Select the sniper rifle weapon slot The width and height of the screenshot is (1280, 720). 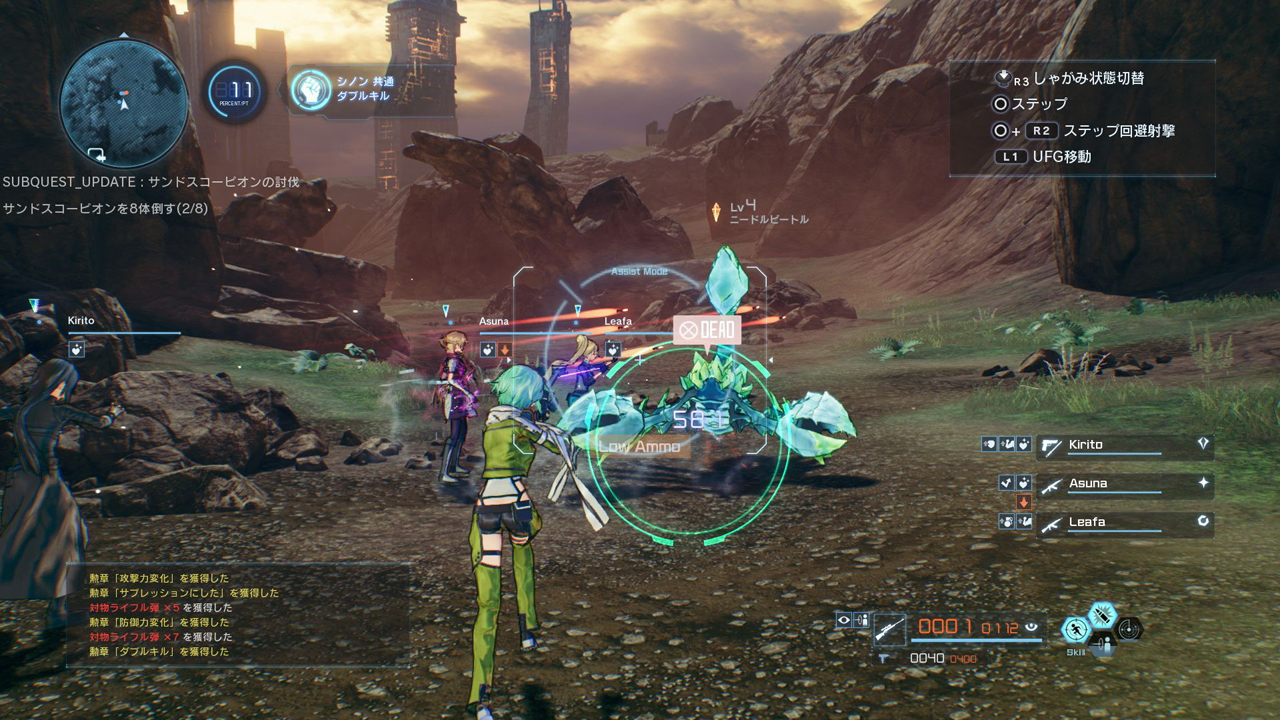(x=889, y=628)
